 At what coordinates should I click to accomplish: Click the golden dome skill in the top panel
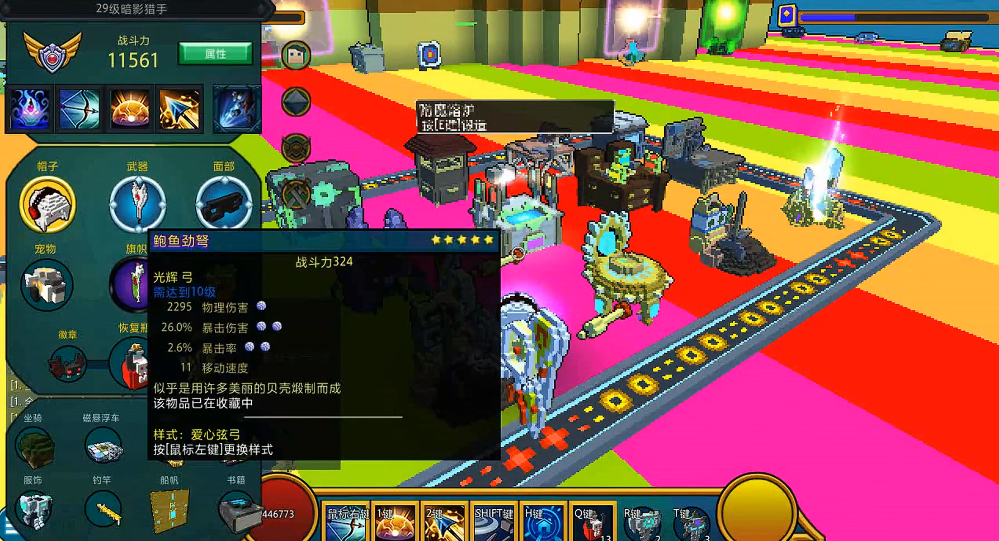coord(130,109)
